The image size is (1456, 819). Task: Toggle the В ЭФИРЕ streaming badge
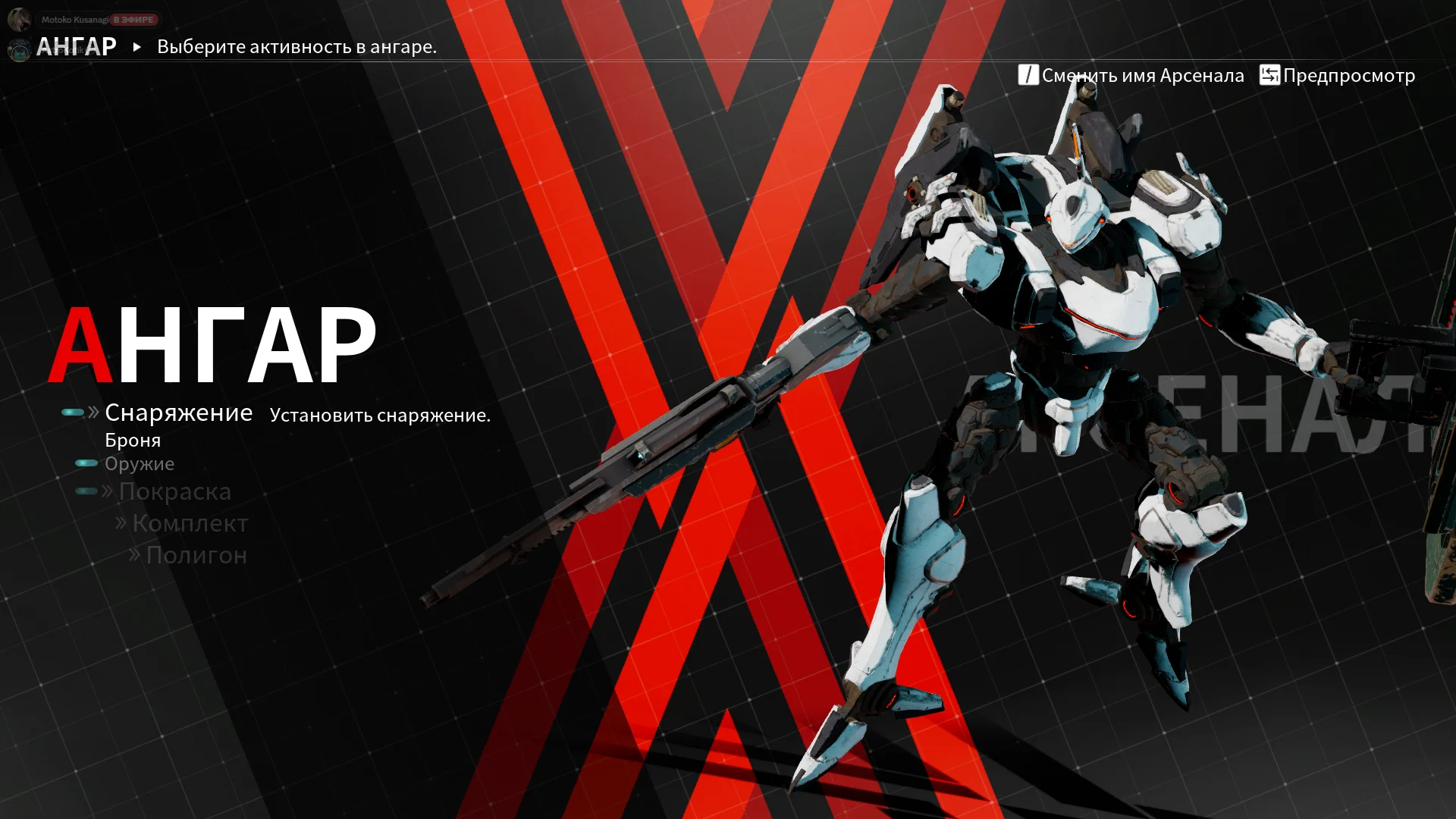(x=133, y=20)
